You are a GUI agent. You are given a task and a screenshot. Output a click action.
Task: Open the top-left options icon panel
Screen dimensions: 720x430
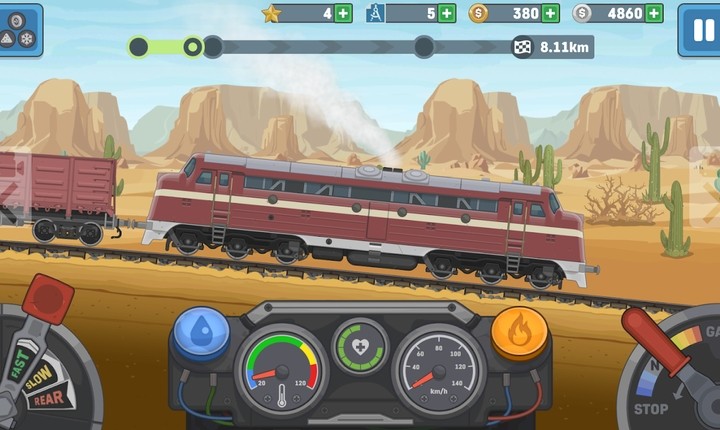pyautogui.click(x=20, y=29)
